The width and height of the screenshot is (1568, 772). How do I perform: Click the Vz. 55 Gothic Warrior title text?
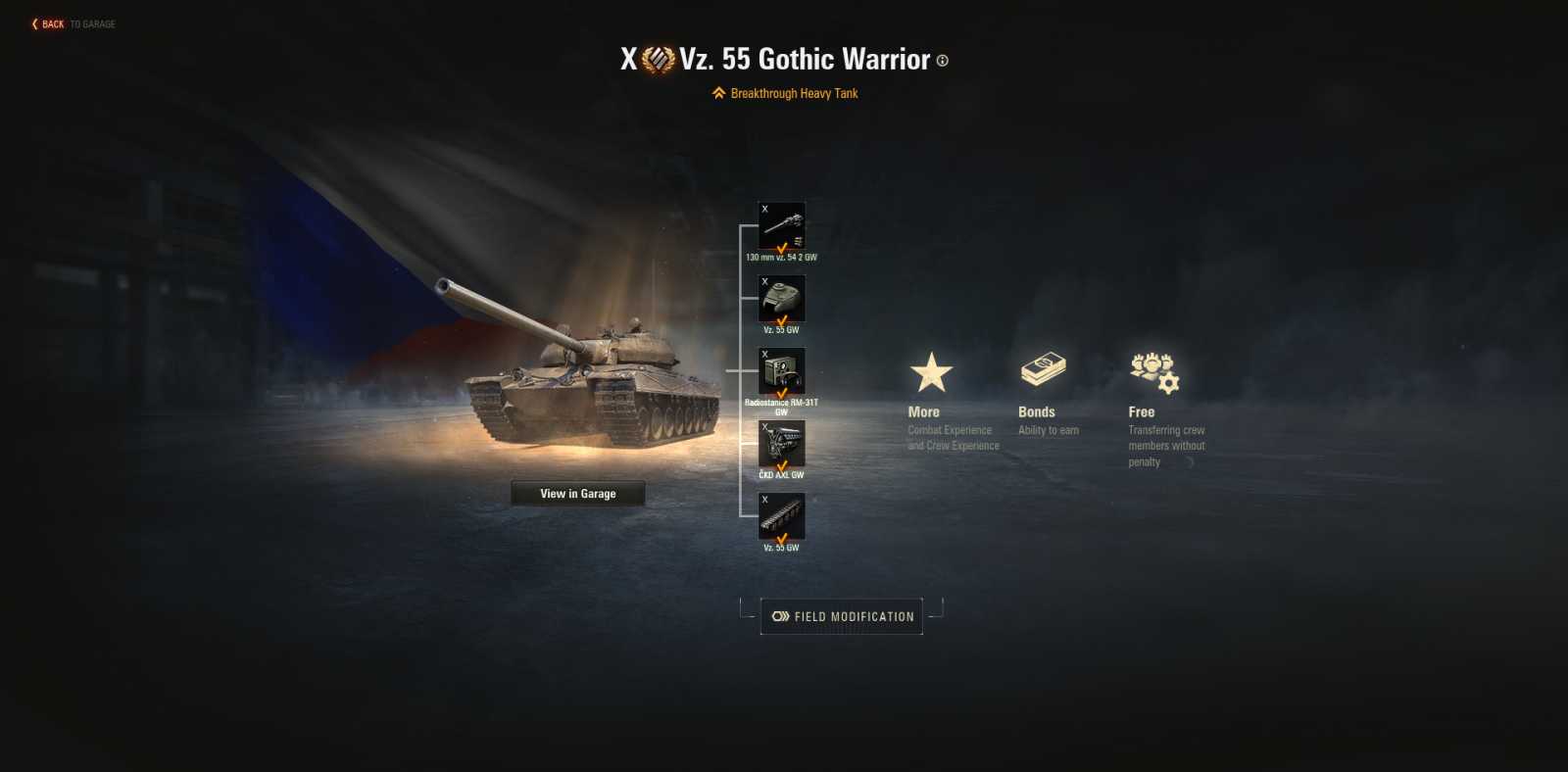(x=804, y=59)
